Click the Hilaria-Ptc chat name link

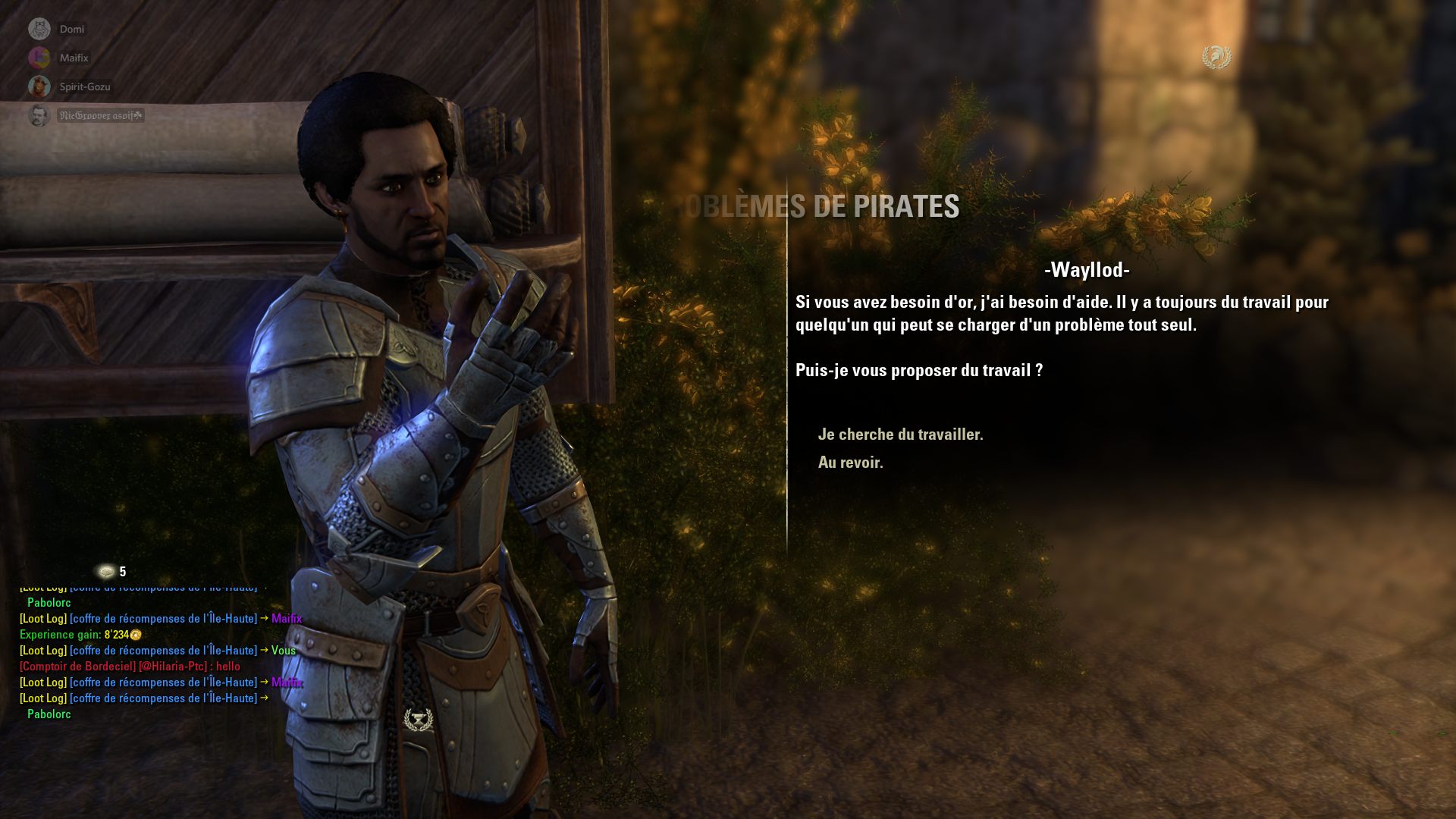(x=173, y=667)
